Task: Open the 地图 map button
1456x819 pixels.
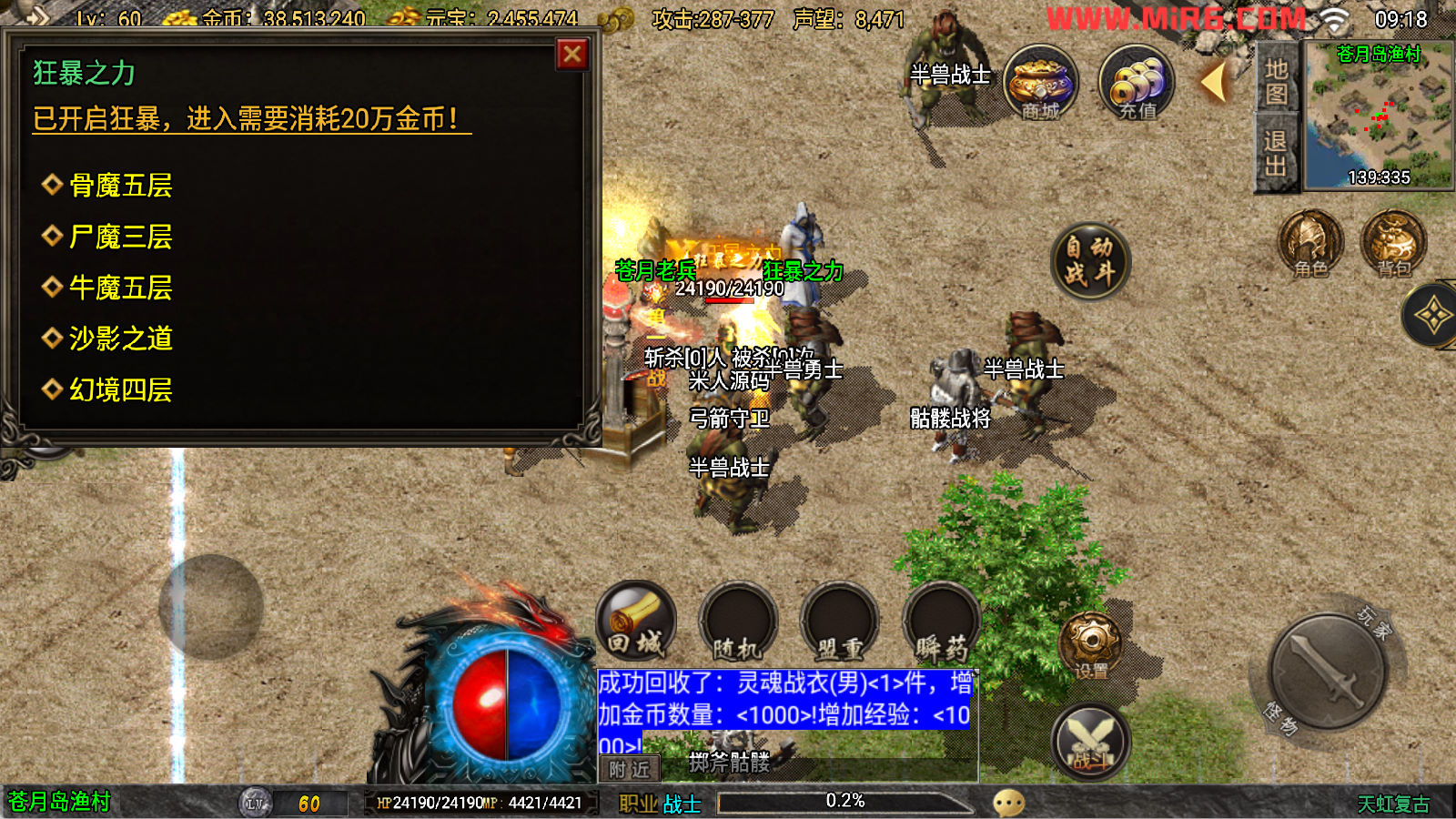Action: pyautogui.click(x=1276, y=81)
